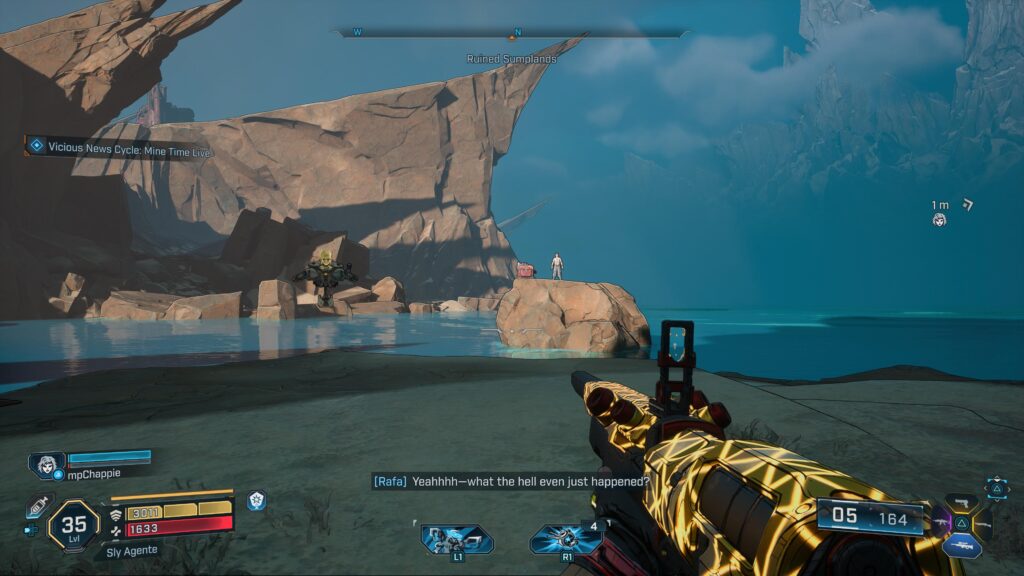Select the pistol in the top weapon slot

961,502
